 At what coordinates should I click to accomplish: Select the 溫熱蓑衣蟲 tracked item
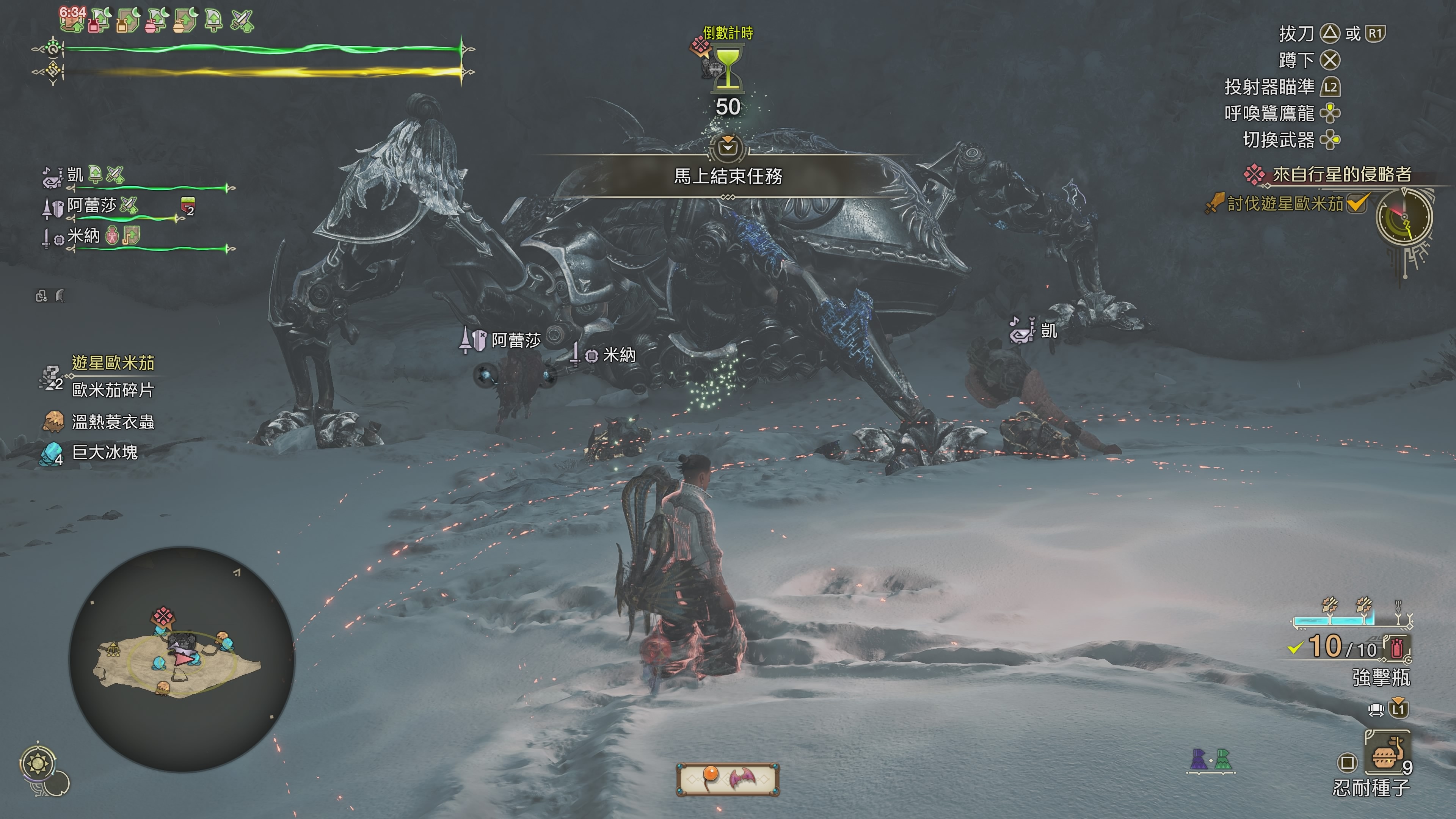click(113, 422)
